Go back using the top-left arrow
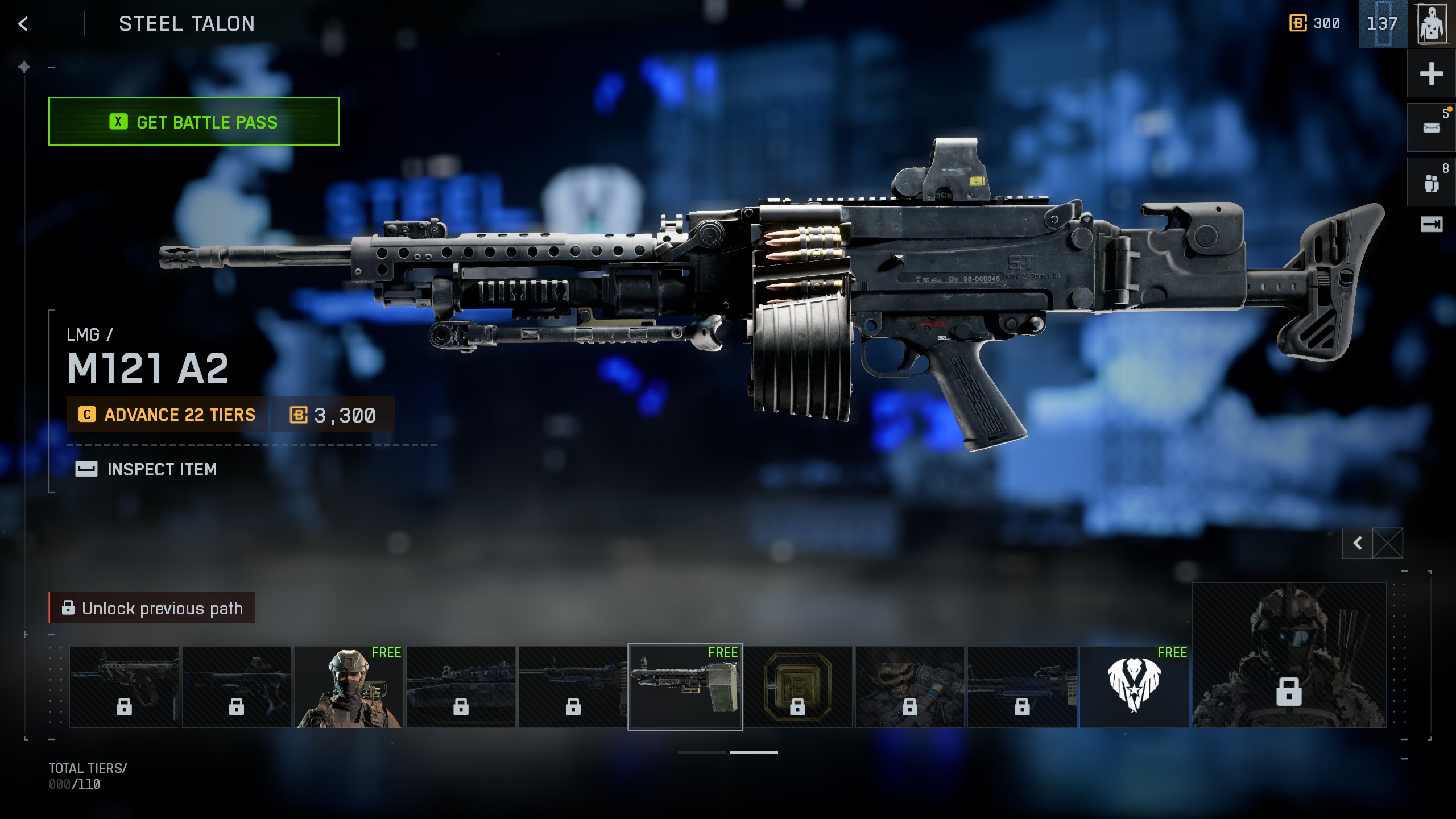 (x=23, y=24)
